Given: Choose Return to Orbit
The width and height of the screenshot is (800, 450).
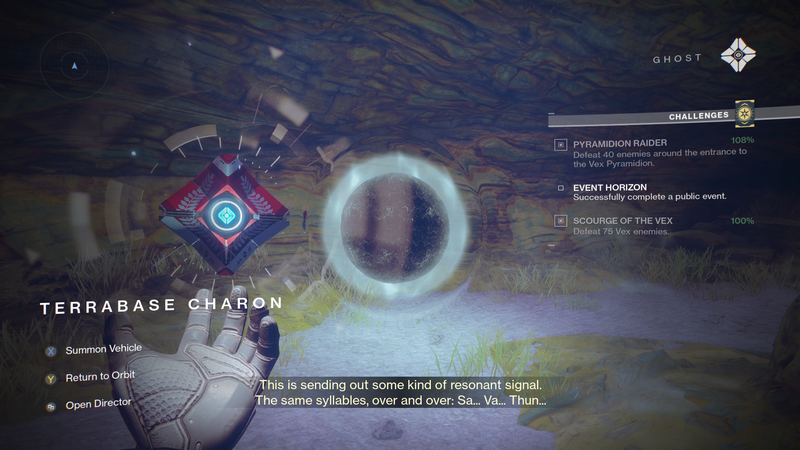Looking at the screenshot, I should coord(100,376).
